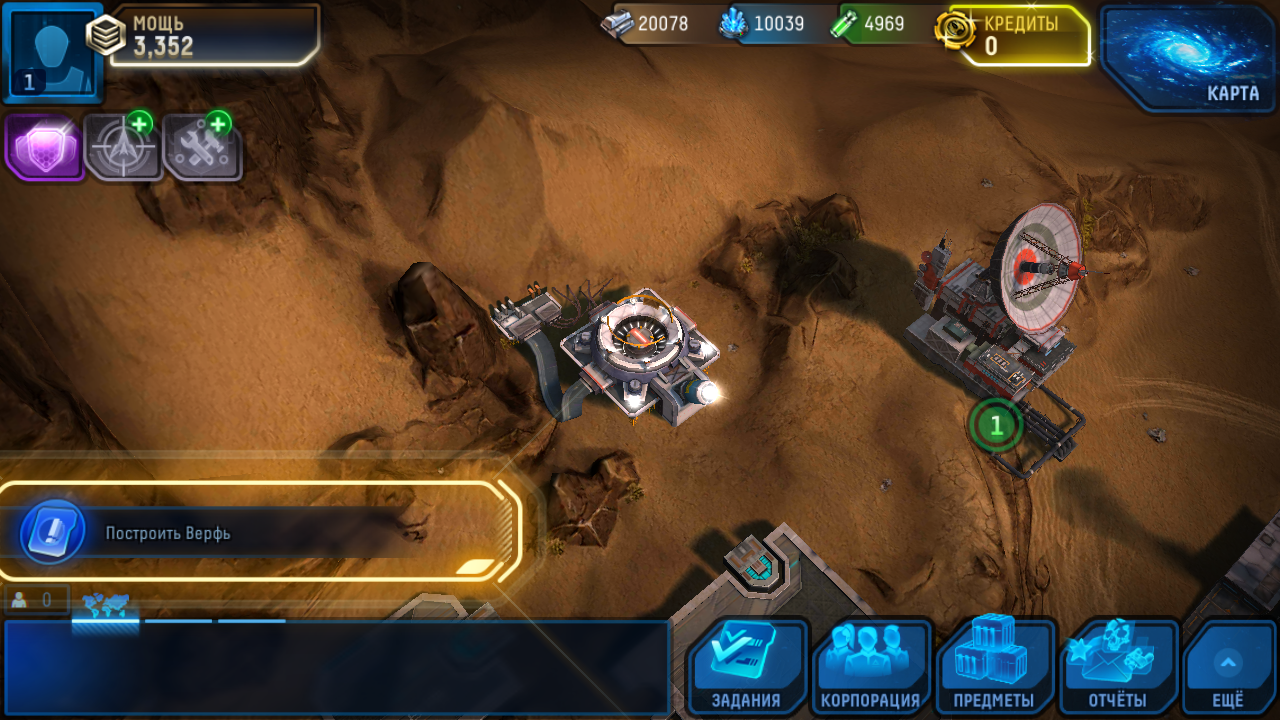Open the Карта galaxy map
This screenshot has height=720, width=1280.
click(x=1187, y=56)
